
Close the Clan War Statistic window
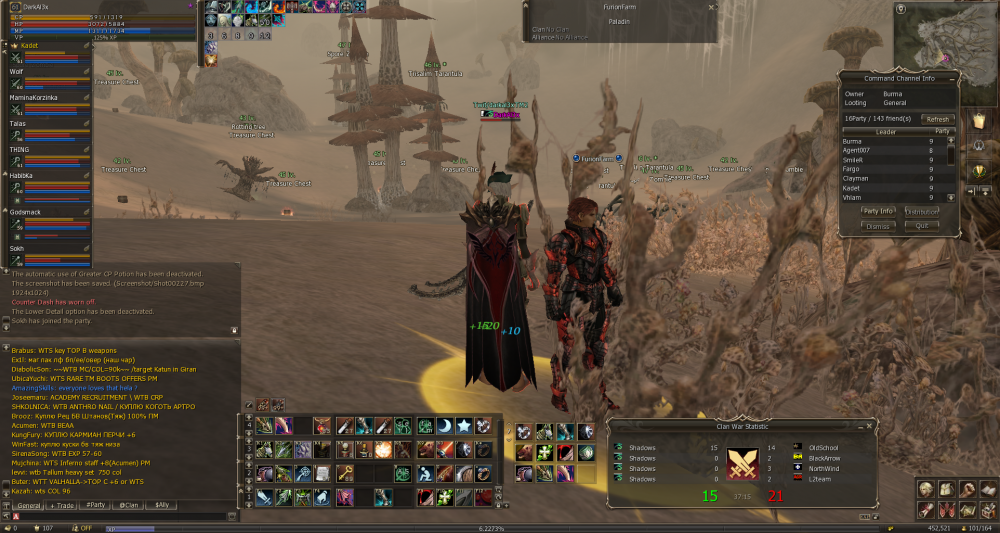tap(870, 427)
